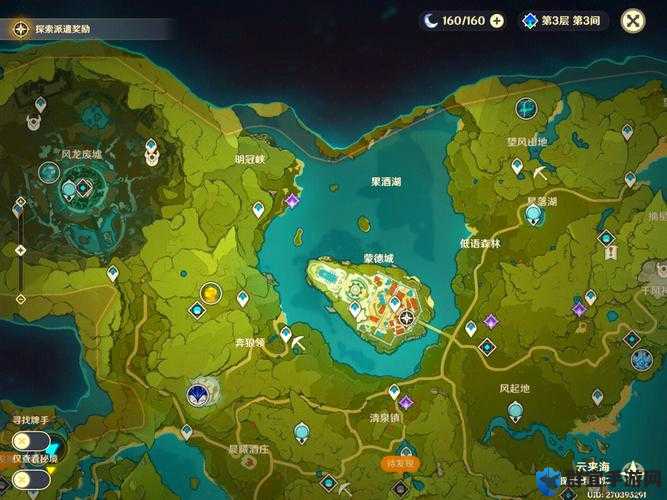Viewport: 667px width, 500px height.
Task: Select the Statue of The Seven at 星落湖
Action: (x=533, y=215)
